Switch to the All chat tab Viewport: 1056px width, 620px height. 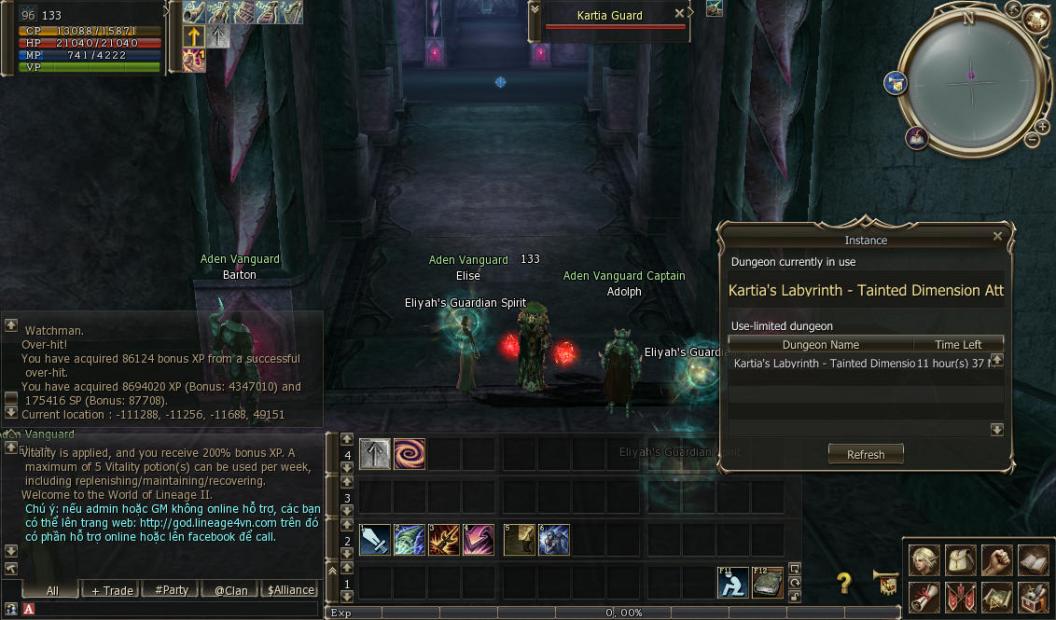[52, 590]
